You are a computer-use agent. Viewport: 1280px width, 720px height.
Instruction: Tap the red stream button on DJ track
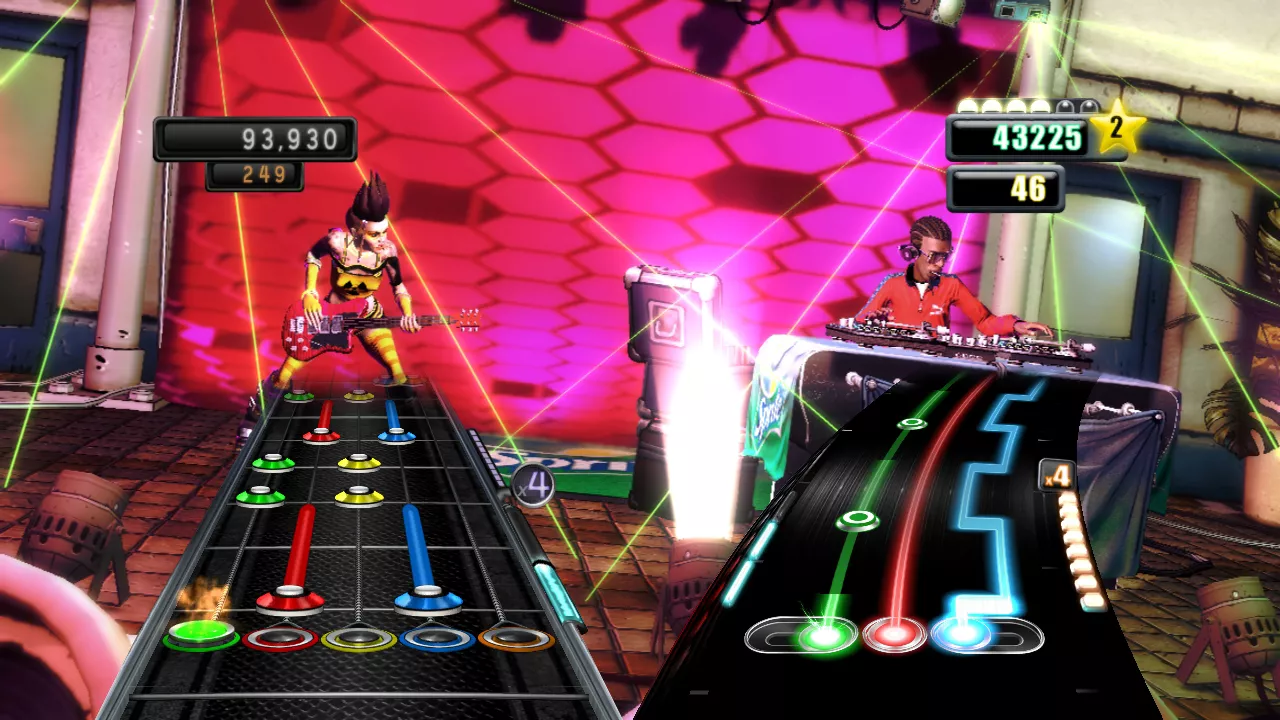[x=894, y=634]
